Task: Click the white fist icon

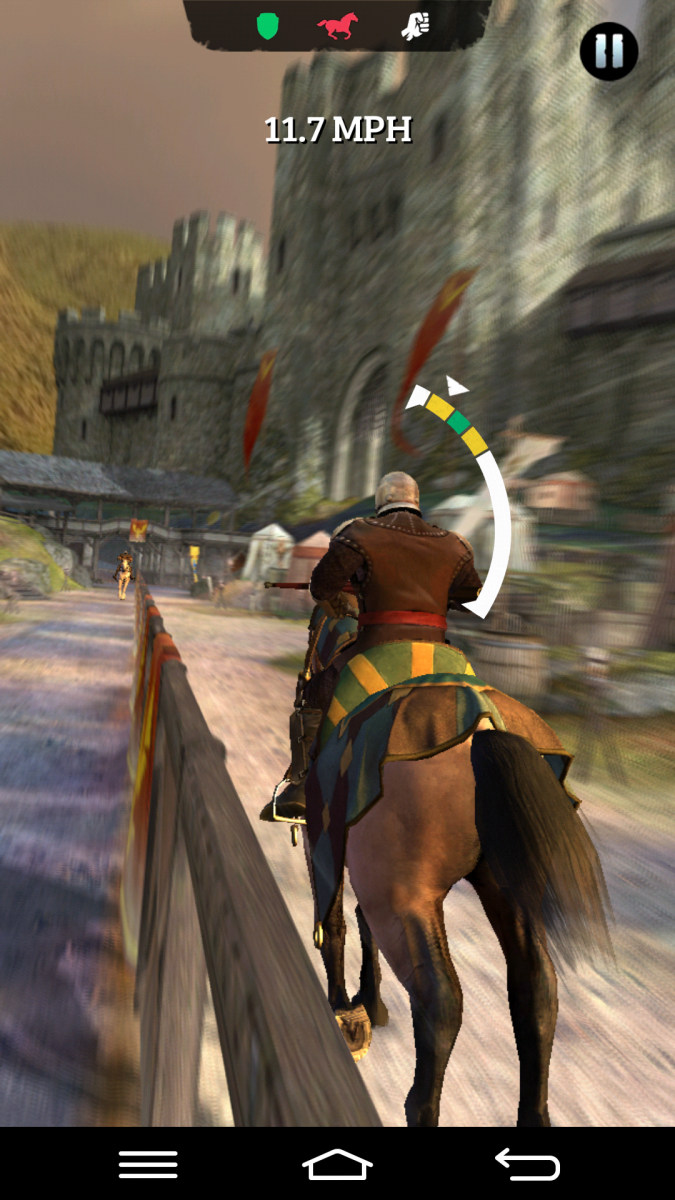Action: coord(414,26)
